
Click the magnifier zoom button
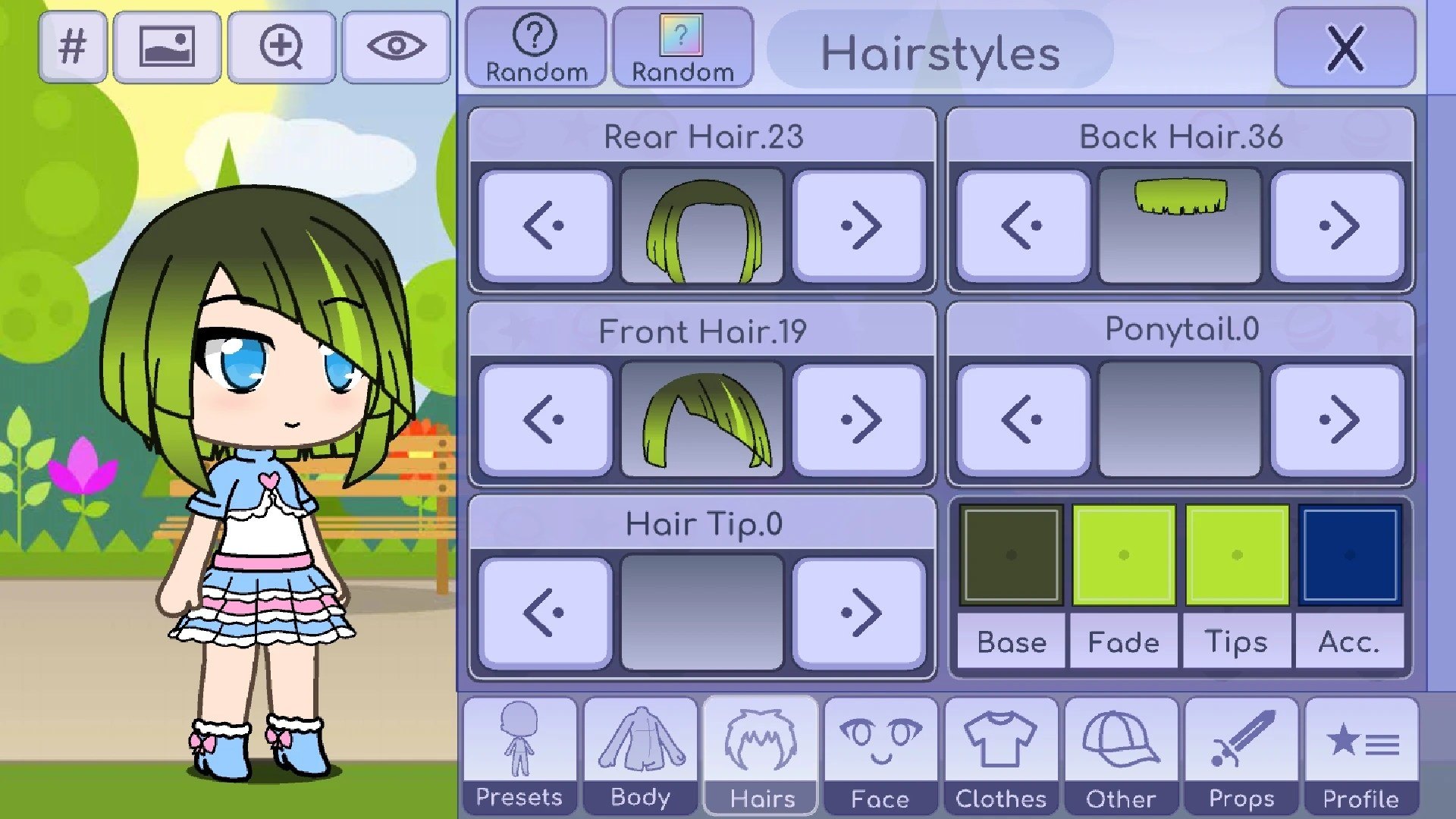click(x=281, y=46)
